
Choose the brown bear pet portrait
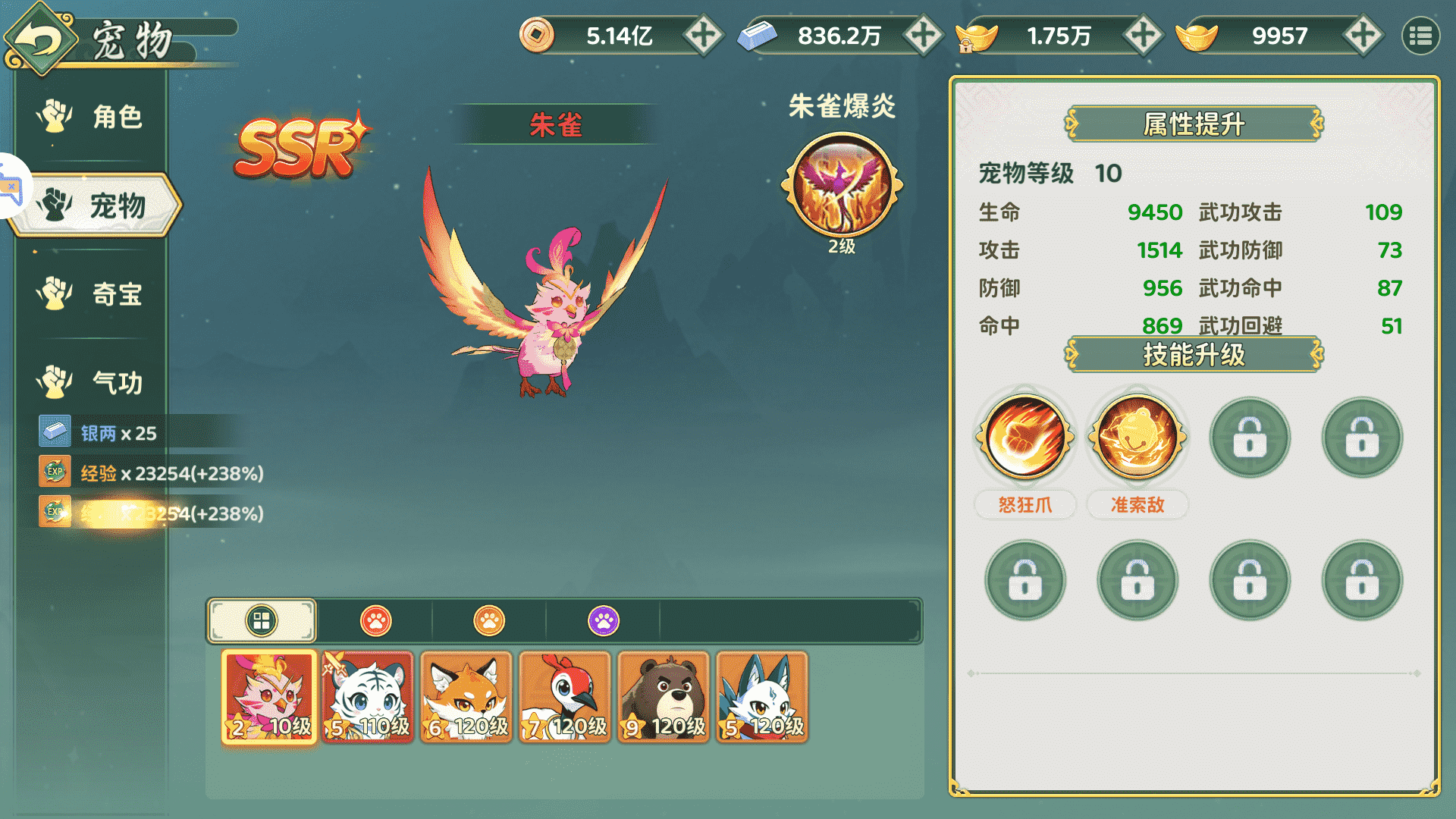tap(664, 696)
